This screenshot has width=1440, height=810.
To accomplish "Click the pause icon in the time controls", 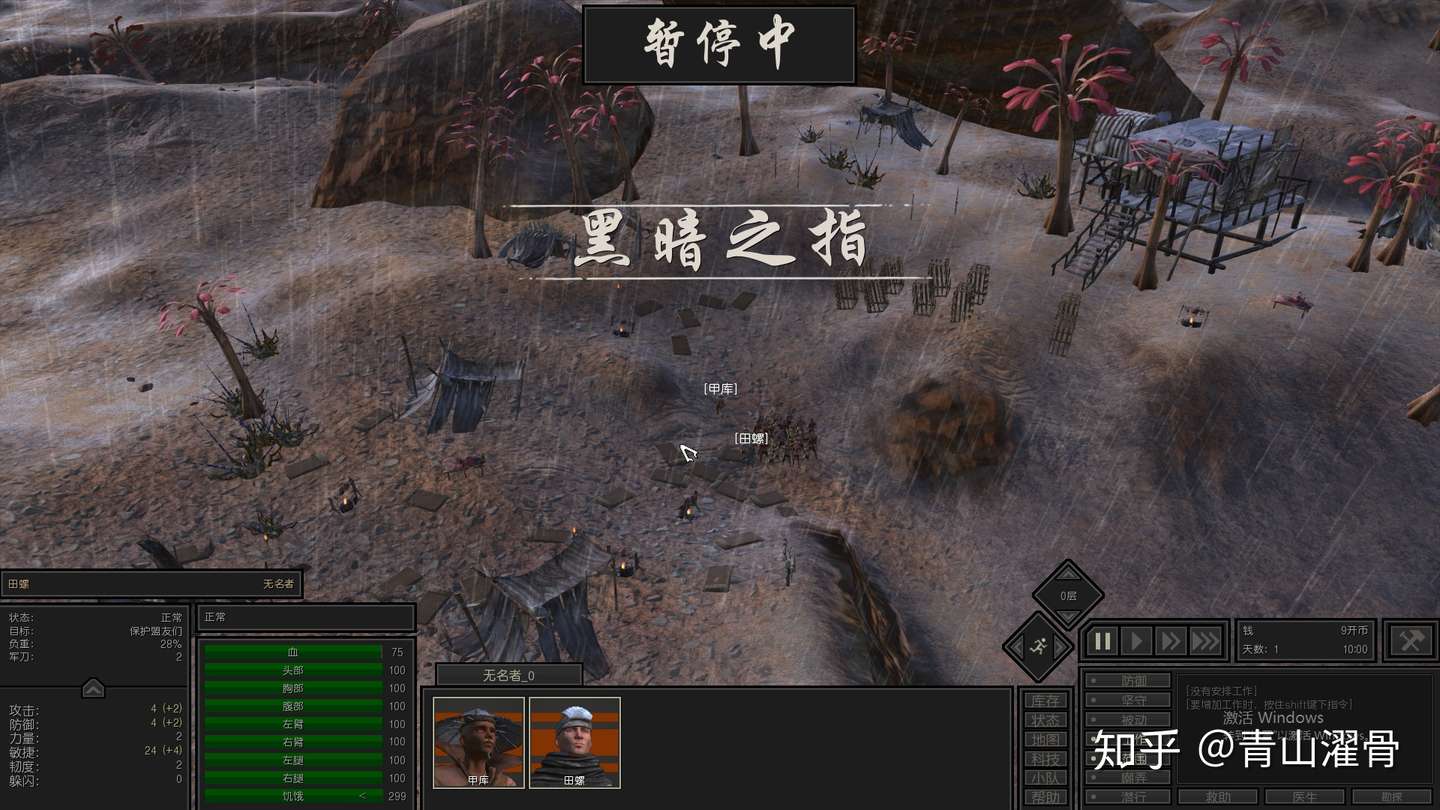I will pos(1102,639).
